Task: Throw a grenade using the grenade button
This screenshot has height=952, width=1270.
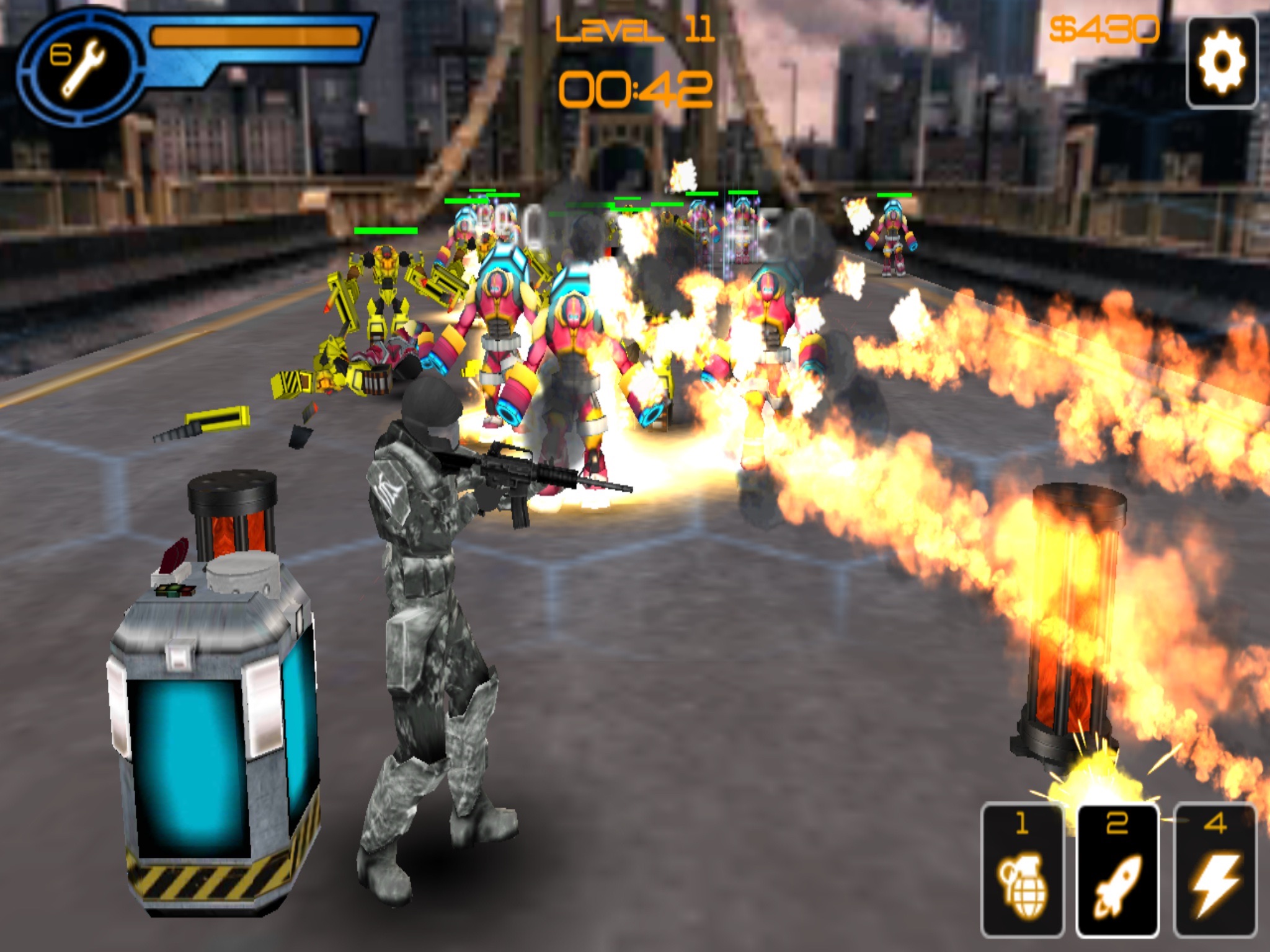Action: (1022, 870)
